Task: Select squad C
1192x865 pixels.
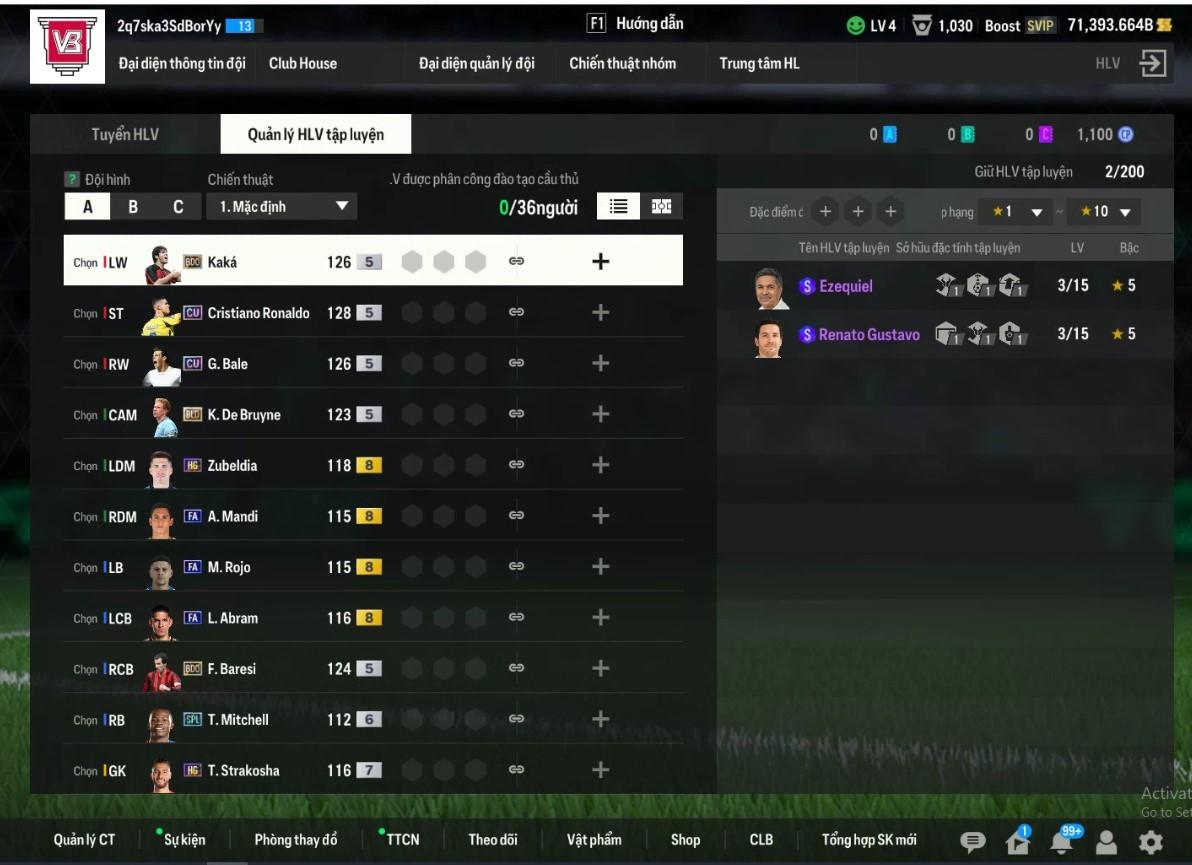Action: coord(178,207)
